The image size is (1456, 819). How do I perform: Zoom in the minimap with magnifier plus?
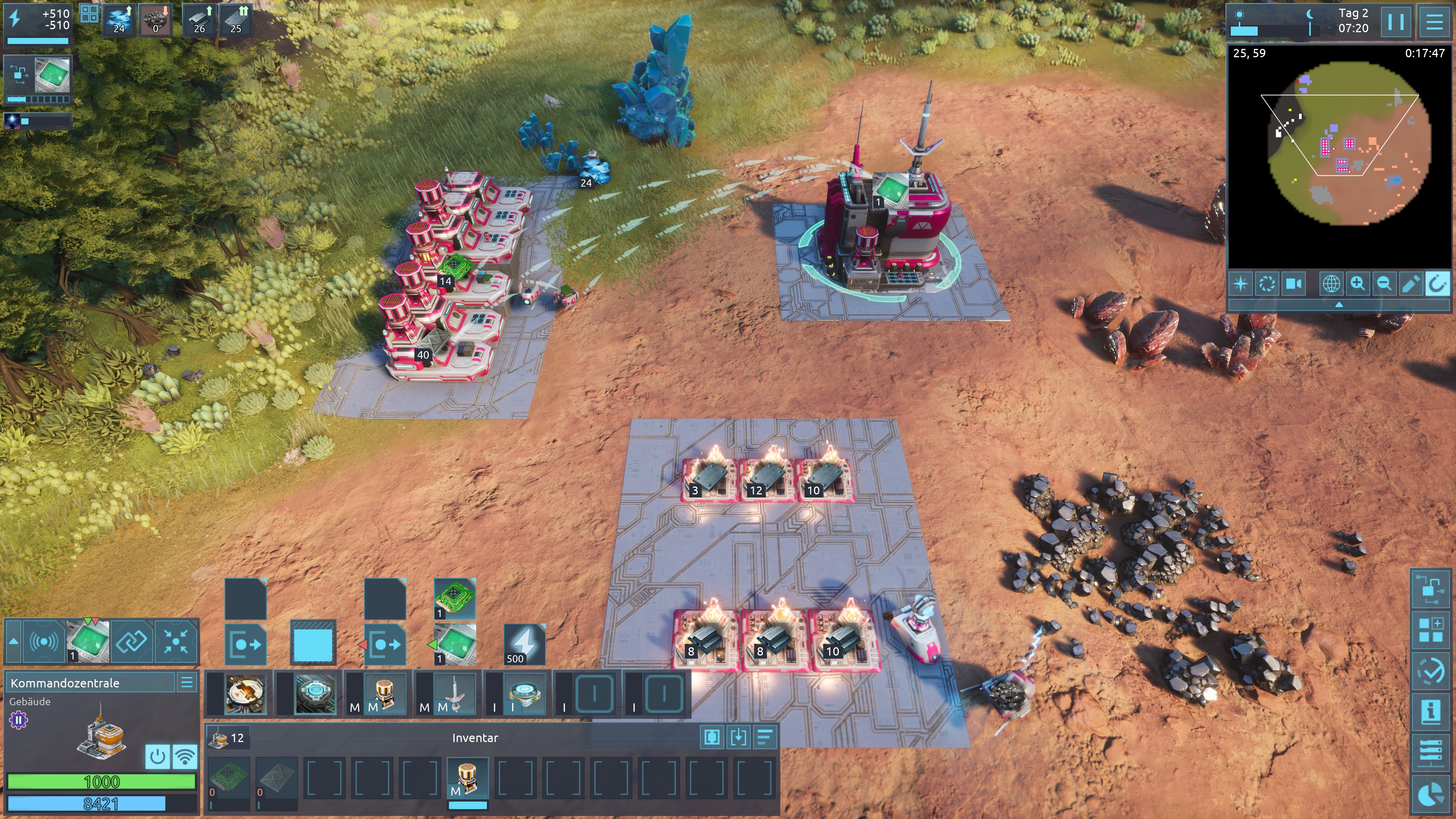click(x=1357, y=283)
